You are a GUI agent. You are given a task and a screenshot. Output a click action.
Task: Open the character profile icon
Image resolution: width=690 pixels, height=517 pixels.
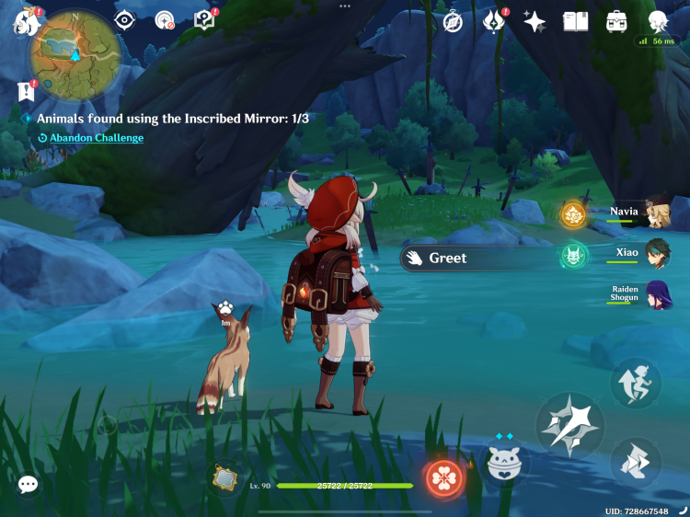pyautogui.click(x=657, y=21)
